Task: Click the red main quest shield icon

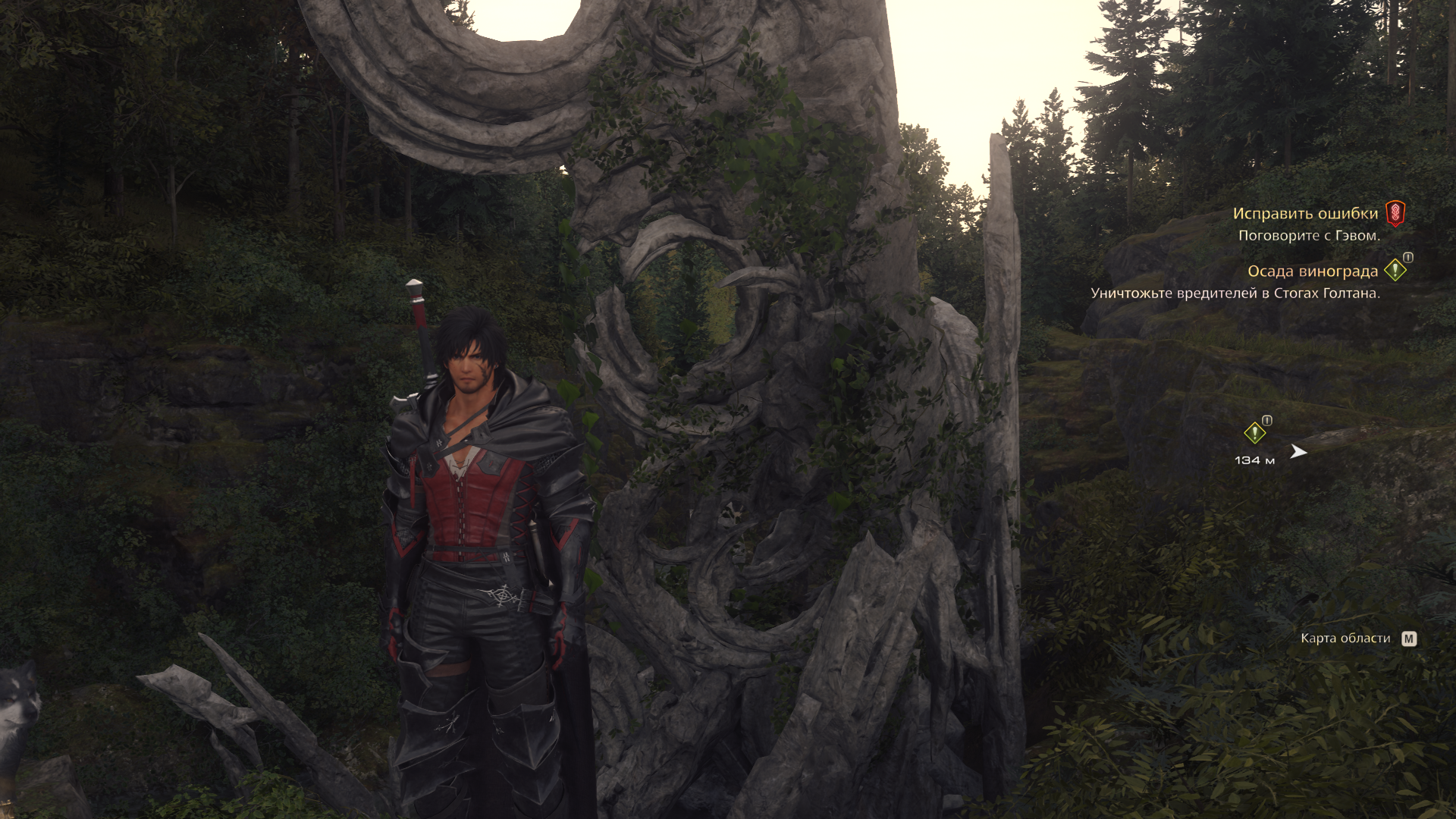Action: pyautogui.click(x=1395, y=213)
